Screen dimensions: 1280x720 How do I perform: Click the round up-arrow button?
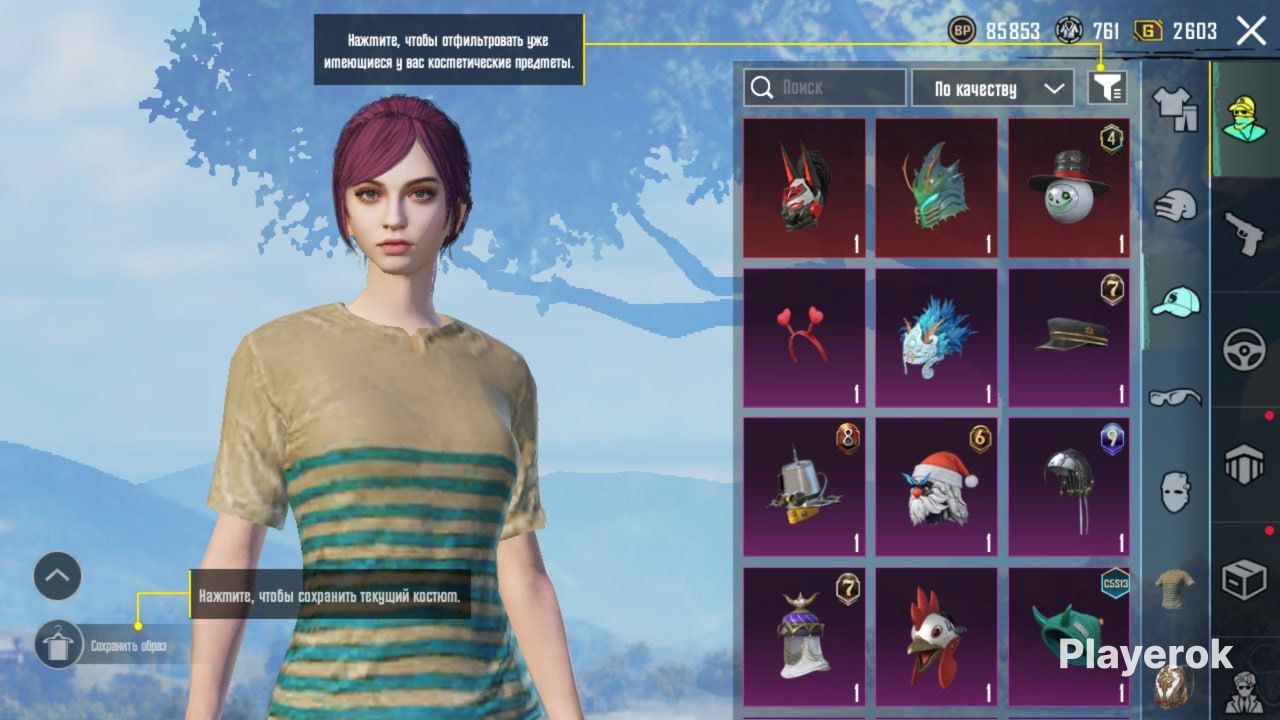click(x=57, y=576)
